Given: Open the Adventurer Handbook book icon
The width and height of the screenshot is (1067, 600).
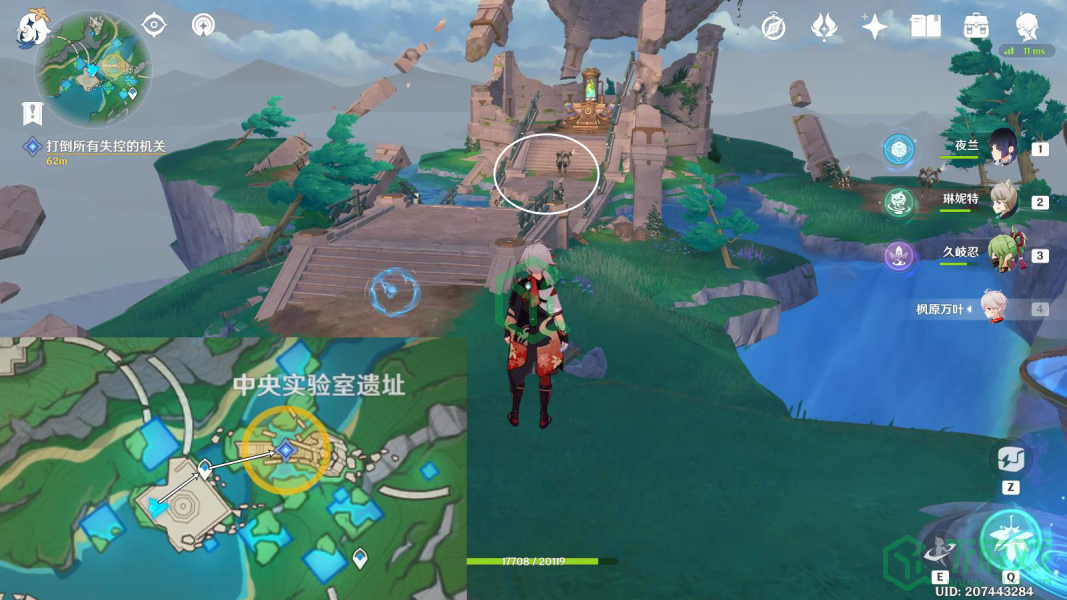Looking at the screenshot, I should 926,27.
